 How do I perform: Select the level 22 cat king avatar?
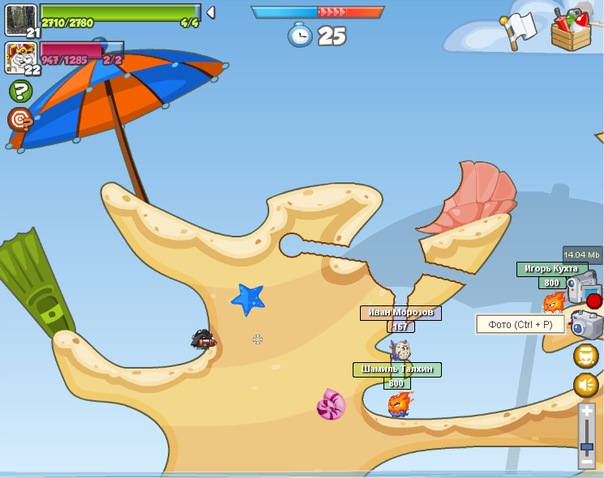[x=20, y=56]
